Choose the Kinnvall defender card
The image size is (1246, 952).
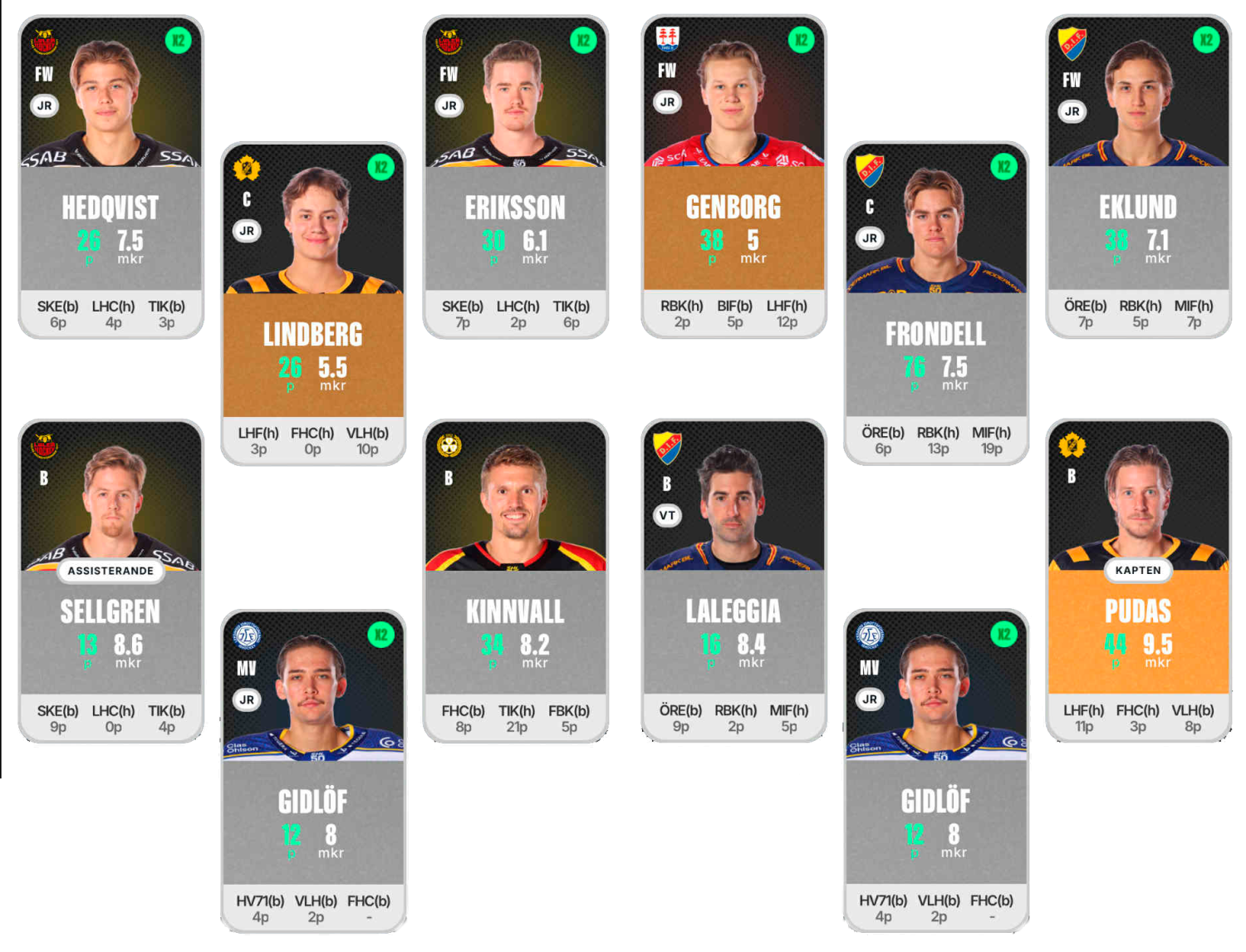pos(515,582)
